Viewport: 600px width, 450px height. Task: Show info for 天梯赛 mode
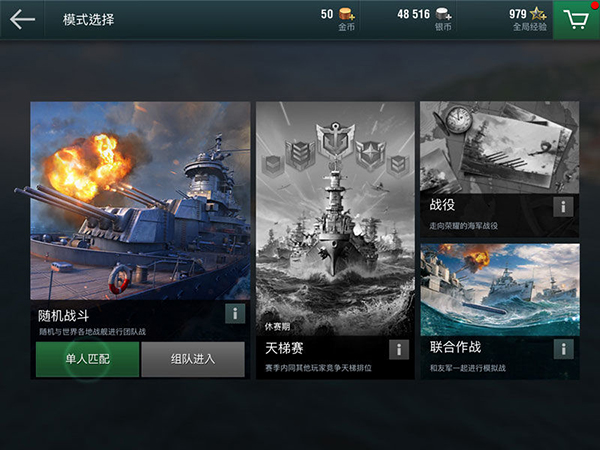pyautogui.click(x=398, y=349)
